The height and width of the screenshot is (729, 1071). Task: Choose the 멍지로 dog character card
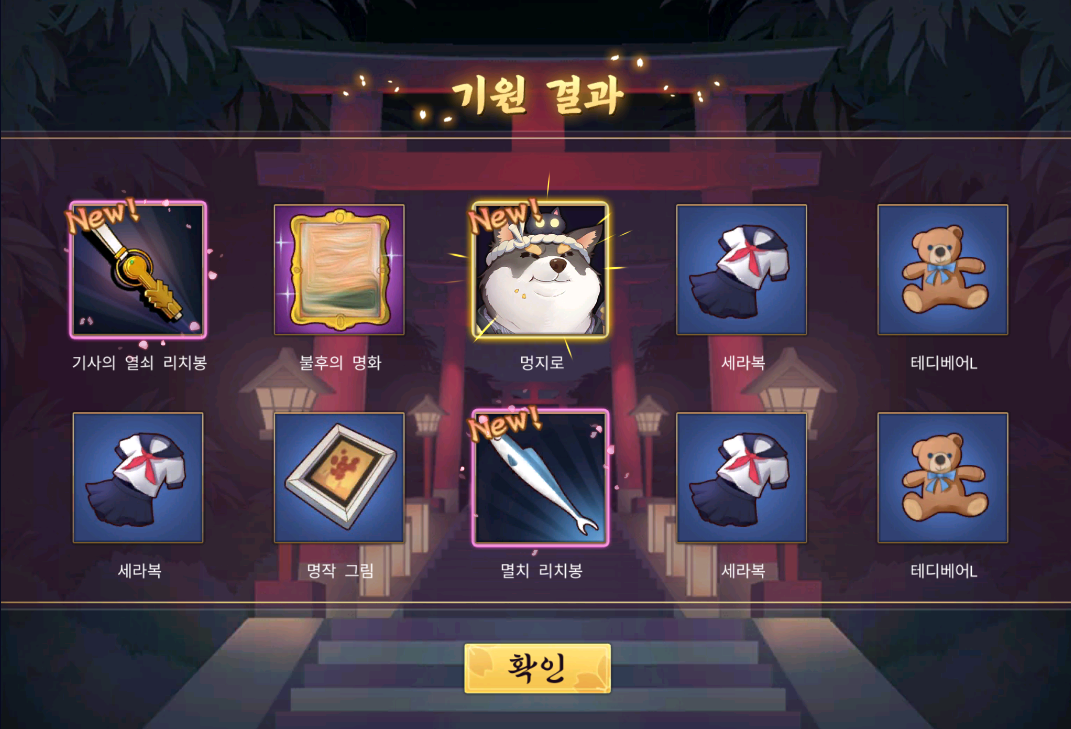pos(540,270)
